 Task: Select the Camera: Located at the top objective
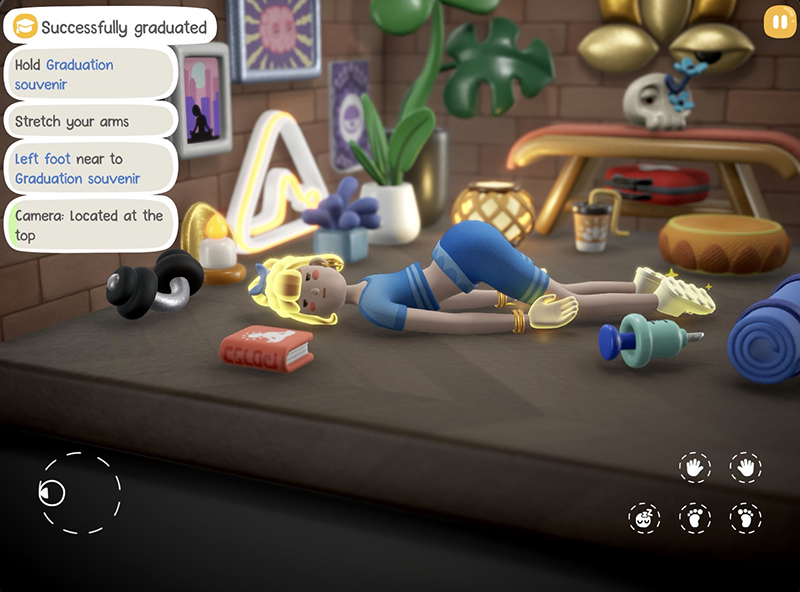point(92,225)
